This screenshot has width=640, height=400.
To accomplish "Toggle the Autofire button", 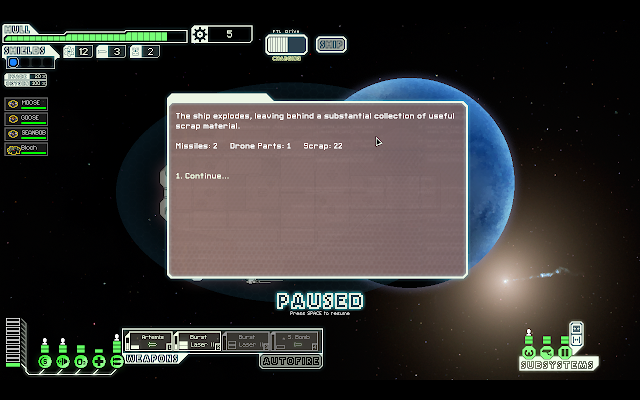I will click(x=289, y=361).
